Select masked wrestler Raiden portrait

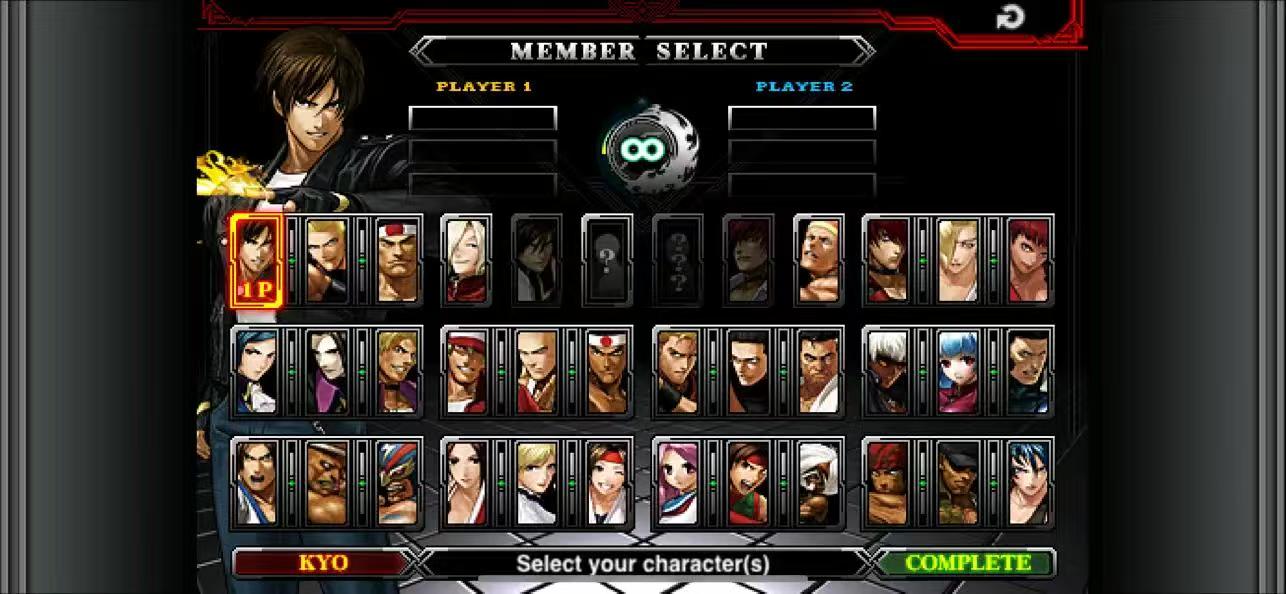[x=397, y=484]
